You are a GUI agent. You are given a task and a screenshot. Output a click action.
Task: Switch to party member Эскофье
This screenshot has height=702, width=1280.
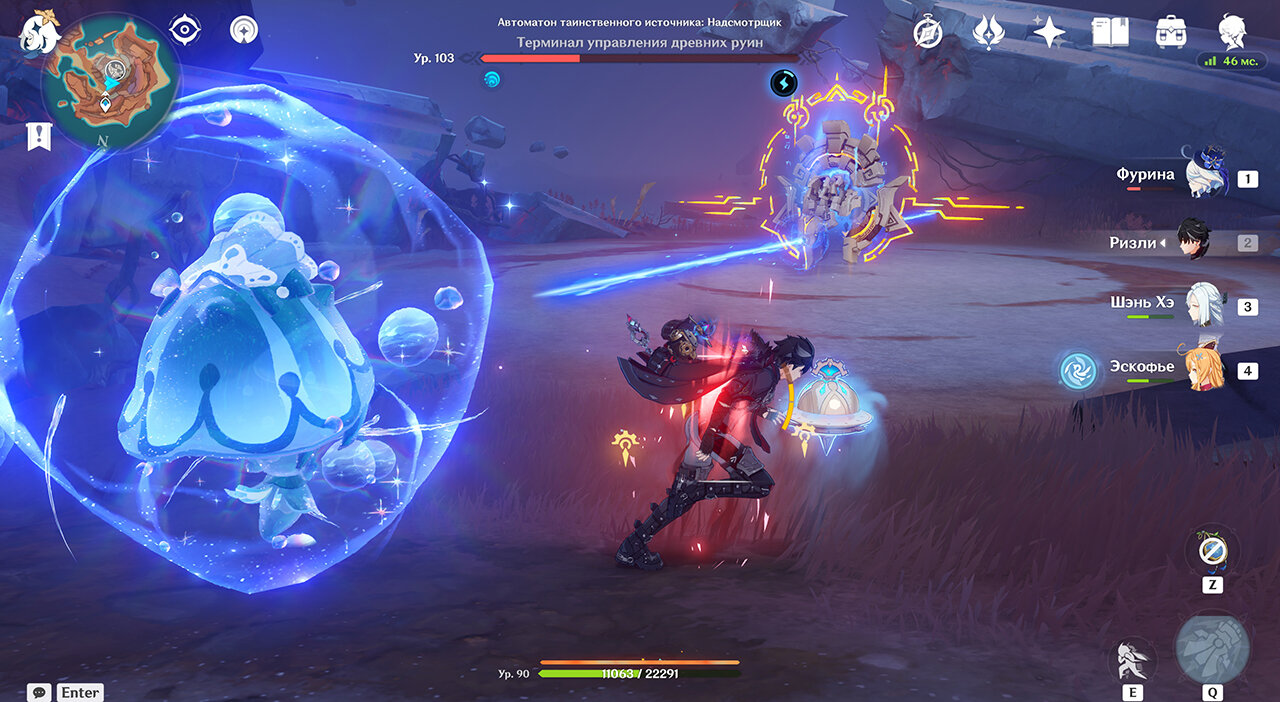1204,368
